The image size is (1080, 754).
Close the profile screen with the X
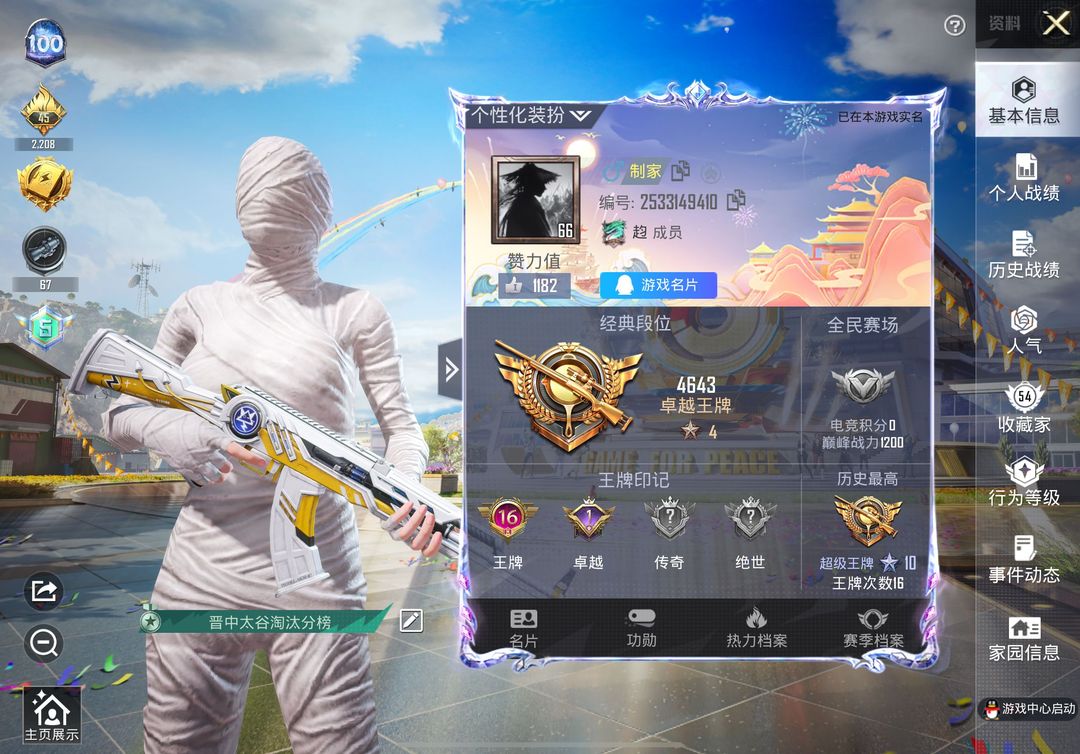pos(1055,24)
